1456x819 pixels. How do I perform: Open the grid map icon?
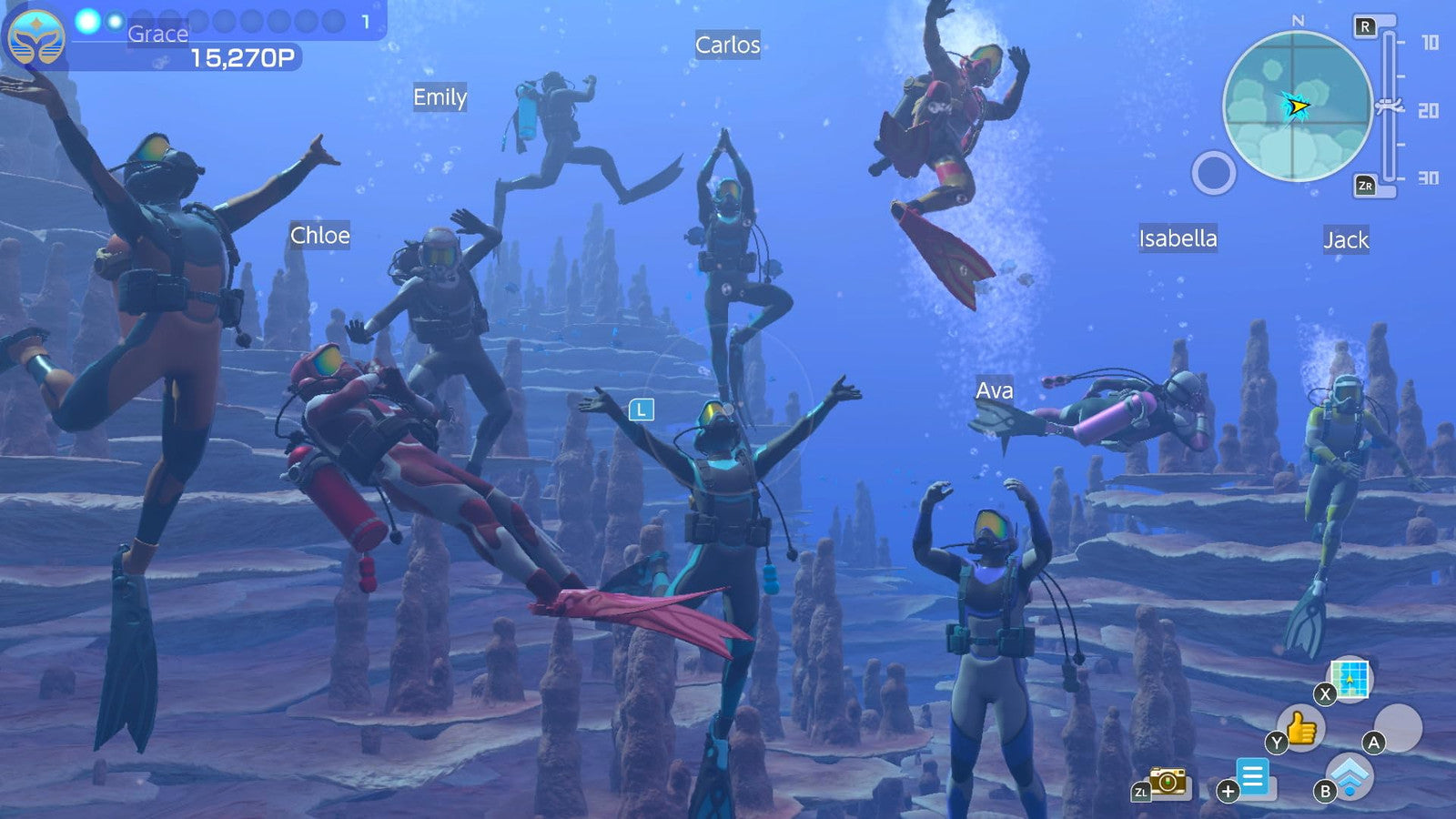coord(1350,678)
